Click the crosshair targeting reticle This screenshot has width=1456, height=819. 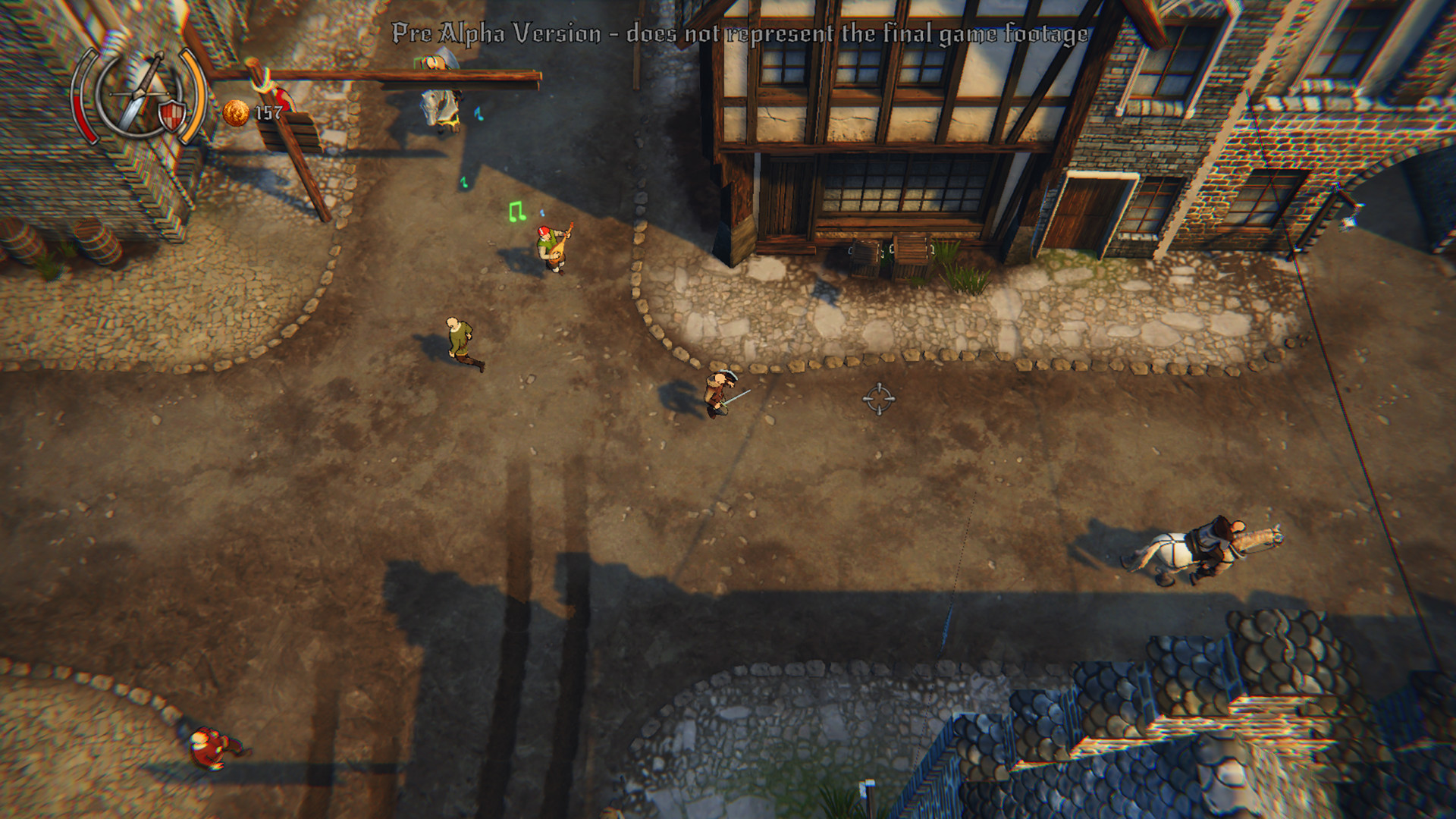pos(880,397)
